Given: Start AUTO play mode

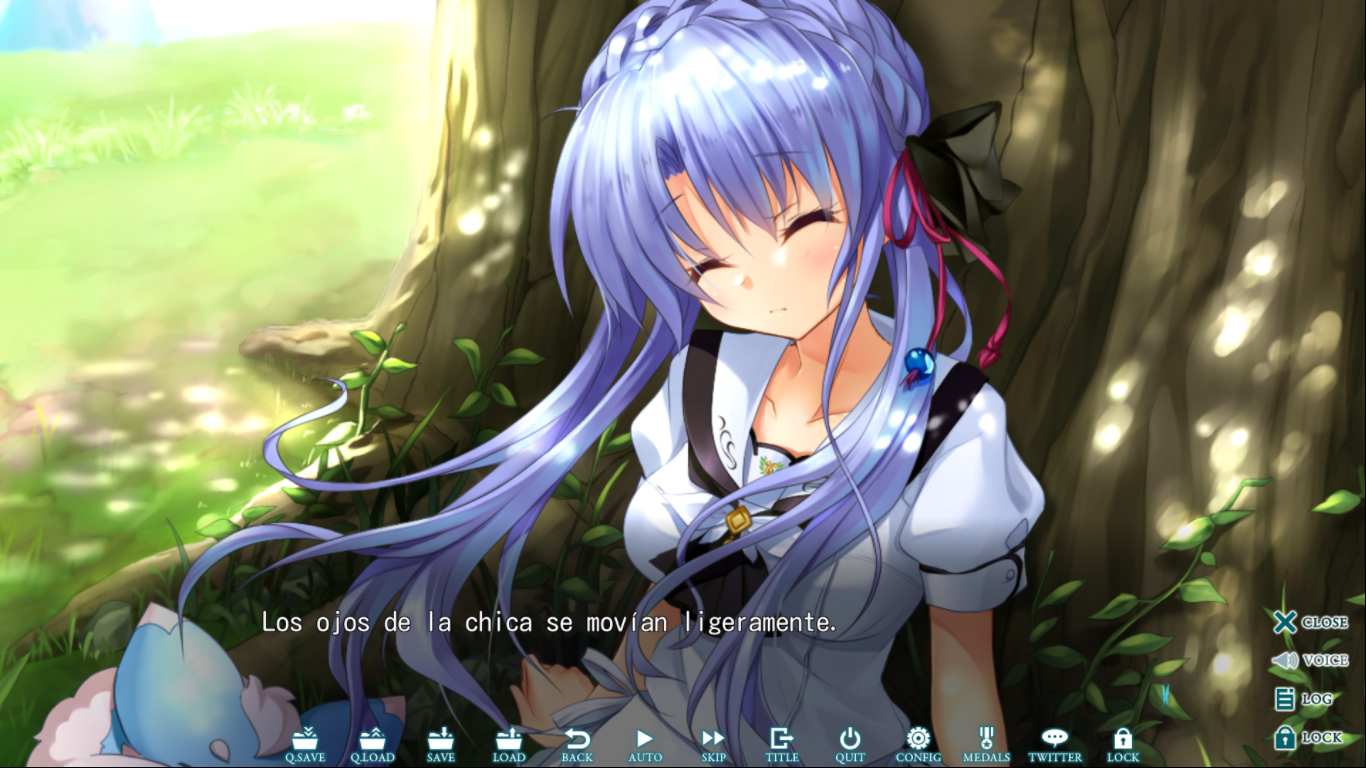Looking at the screenshot, I should tap(645, 744).
